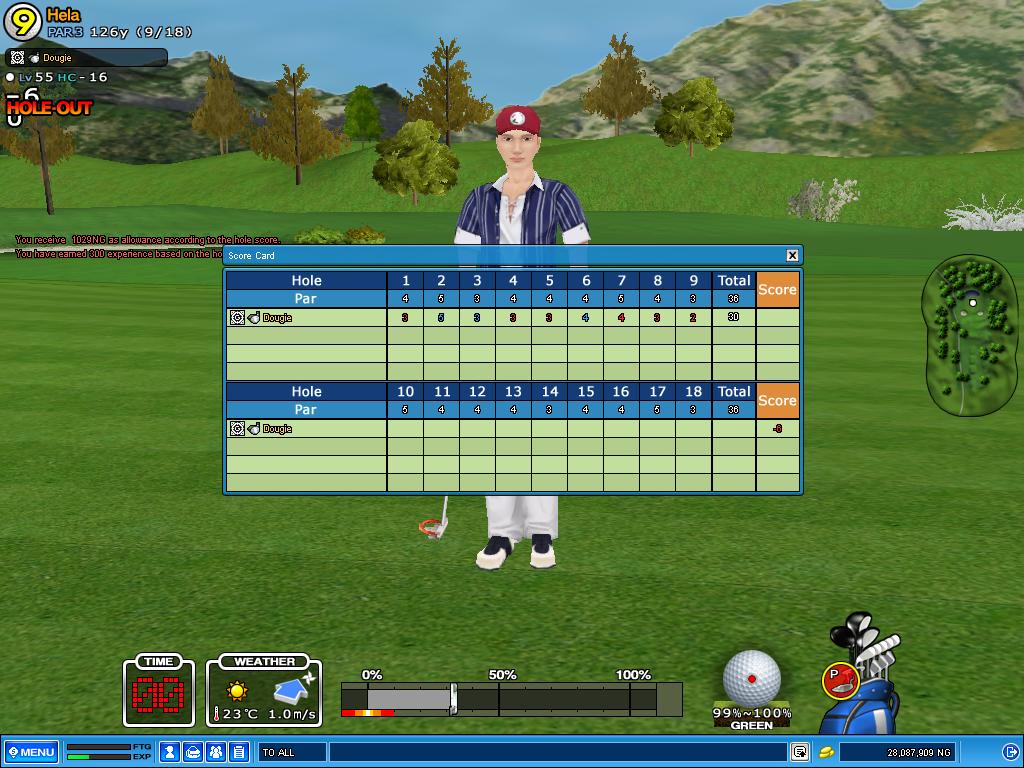
Task: Click the open mailbox icon in the bottom bar
Action: pyautogui.click(x=194, y=752)
